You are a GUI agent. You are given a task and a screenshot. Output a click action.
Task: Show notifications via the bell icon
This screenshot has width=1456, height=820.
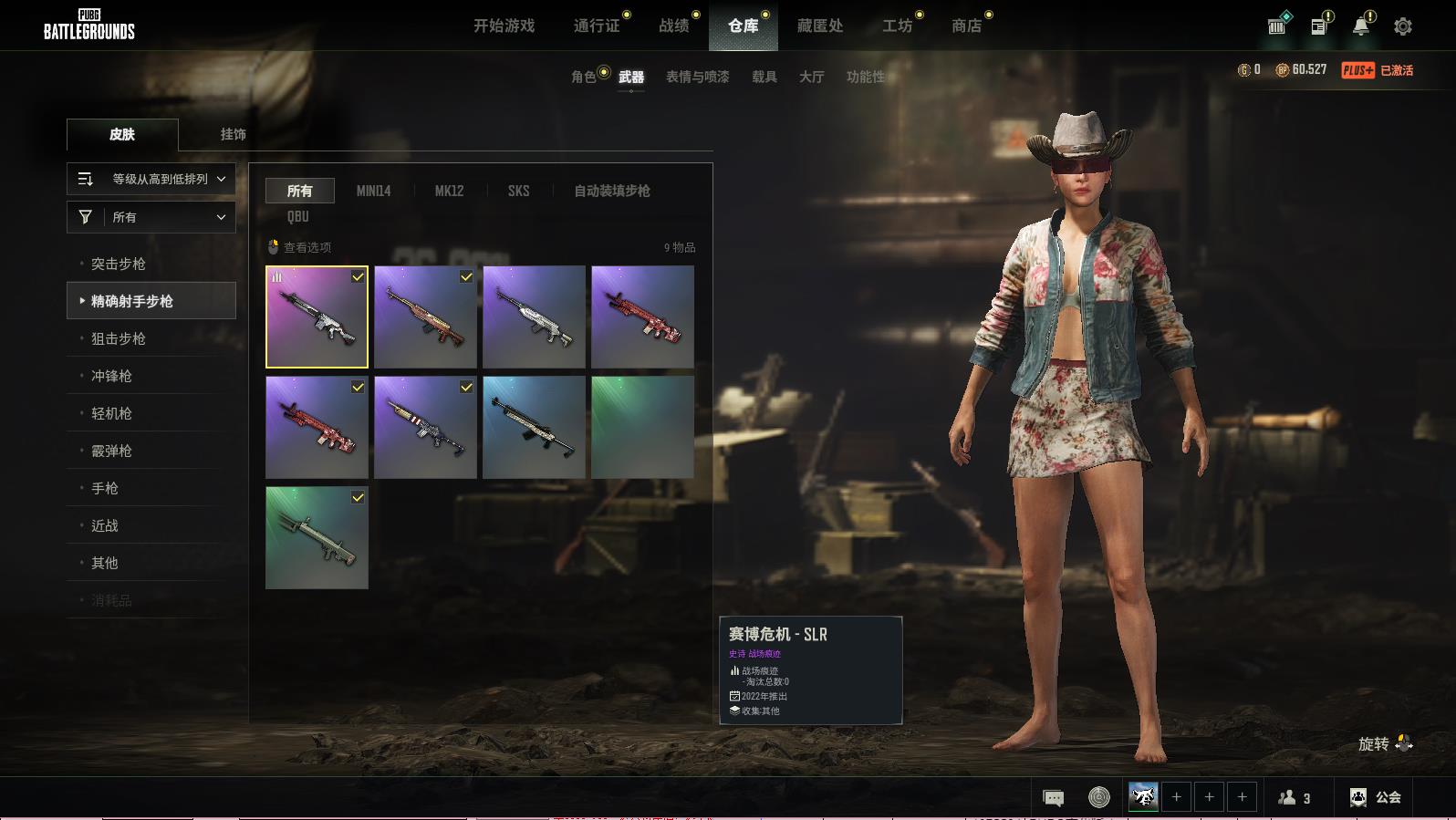[1360, 26]
